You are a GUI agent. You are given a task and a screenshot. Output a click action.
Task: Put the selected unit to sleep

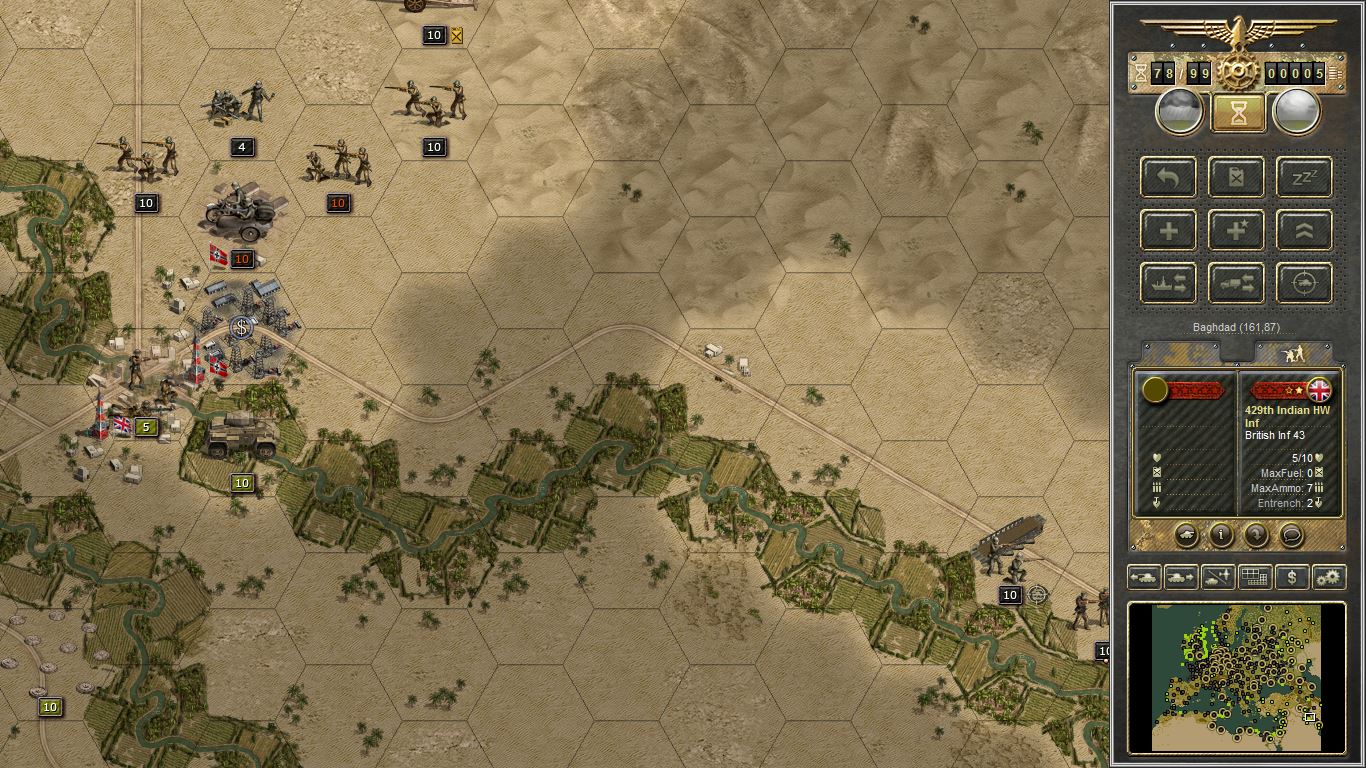(x=1303, y=177)
